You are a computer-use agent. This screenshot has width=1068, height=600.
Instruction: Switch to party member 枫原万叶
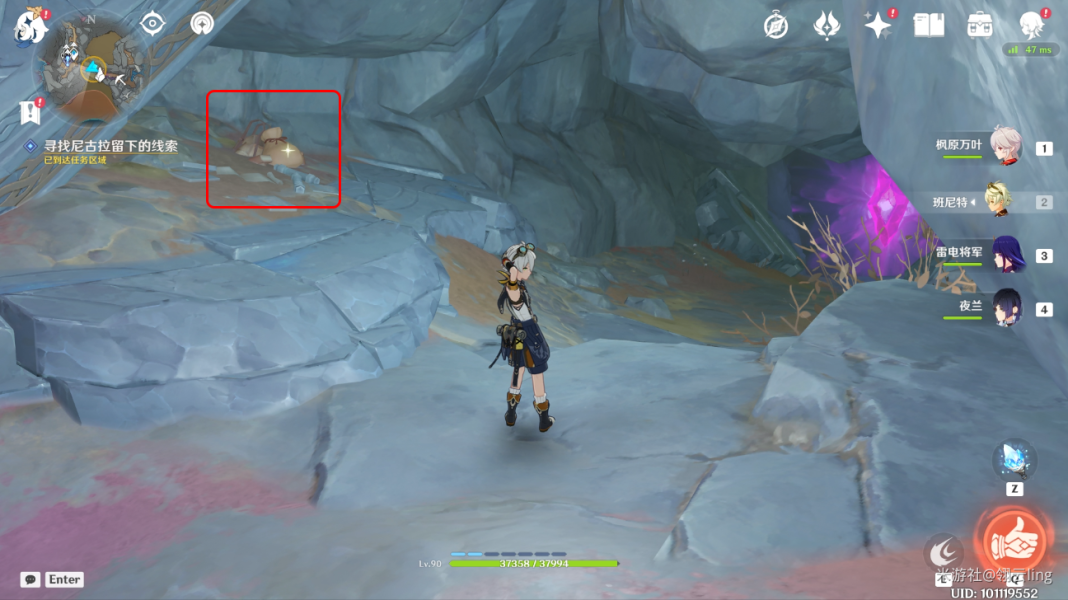click(x=1005, y=146)
